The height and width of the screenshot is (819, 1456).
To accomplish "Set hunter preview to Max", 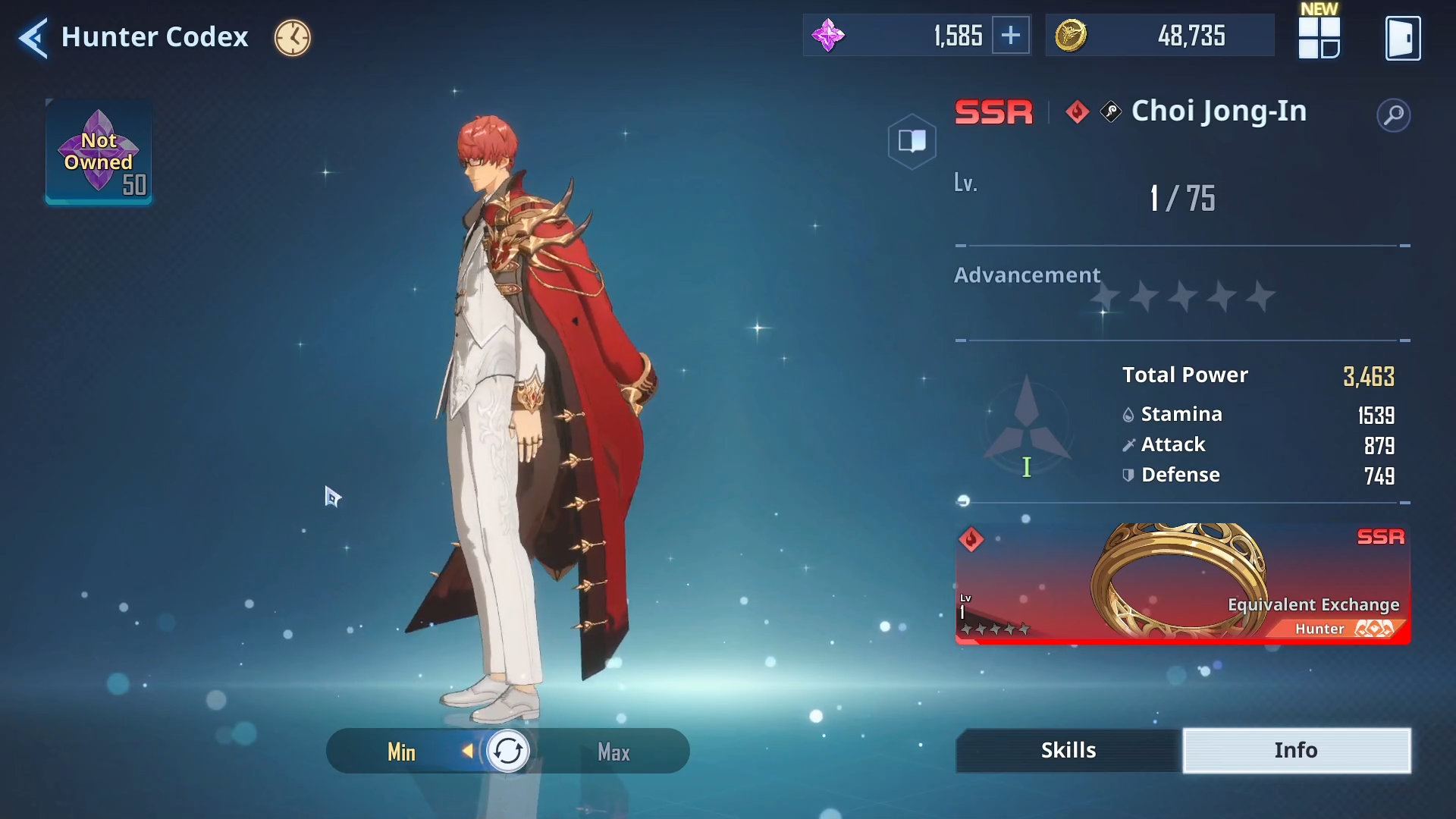I will 613,752.
